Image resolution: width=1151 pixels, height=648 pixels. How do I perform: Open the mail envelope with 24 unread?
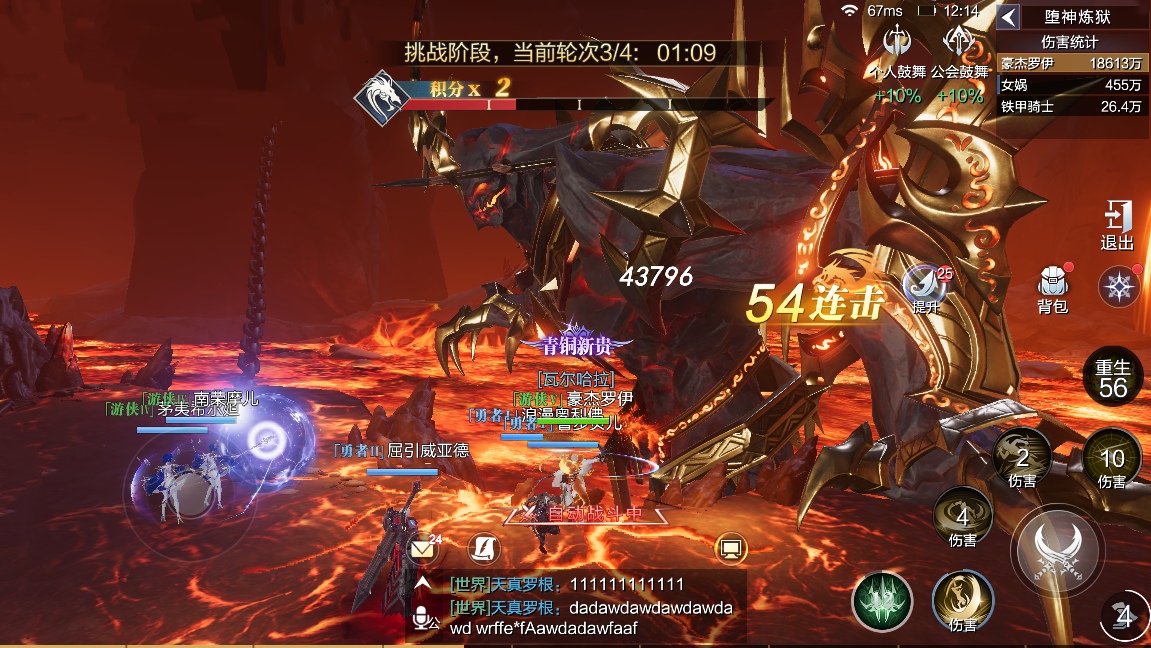tap(423, 548)
